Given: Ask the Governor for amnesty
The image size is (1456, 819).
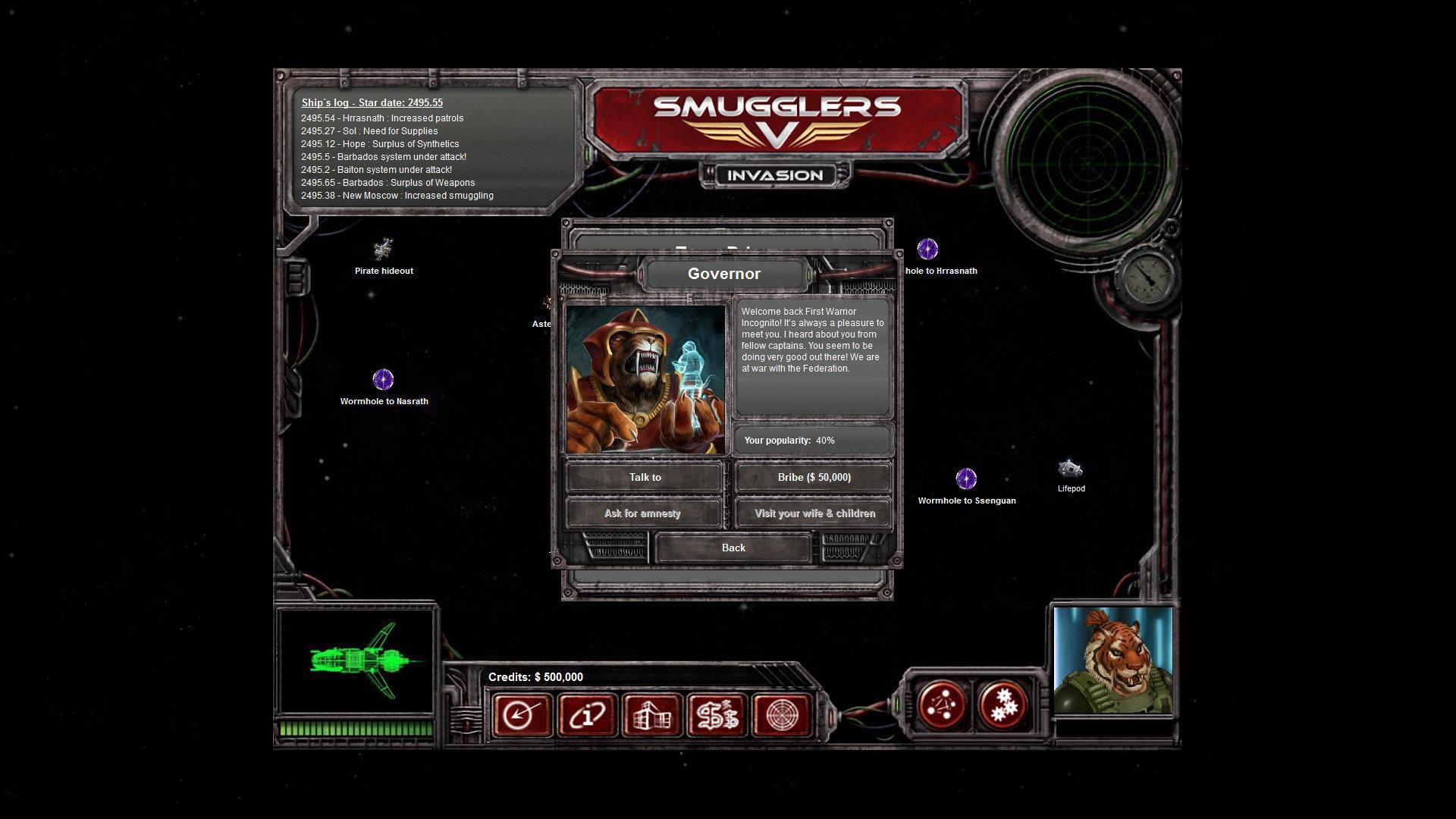Looking at the screenshot, I should pos(644,513).
